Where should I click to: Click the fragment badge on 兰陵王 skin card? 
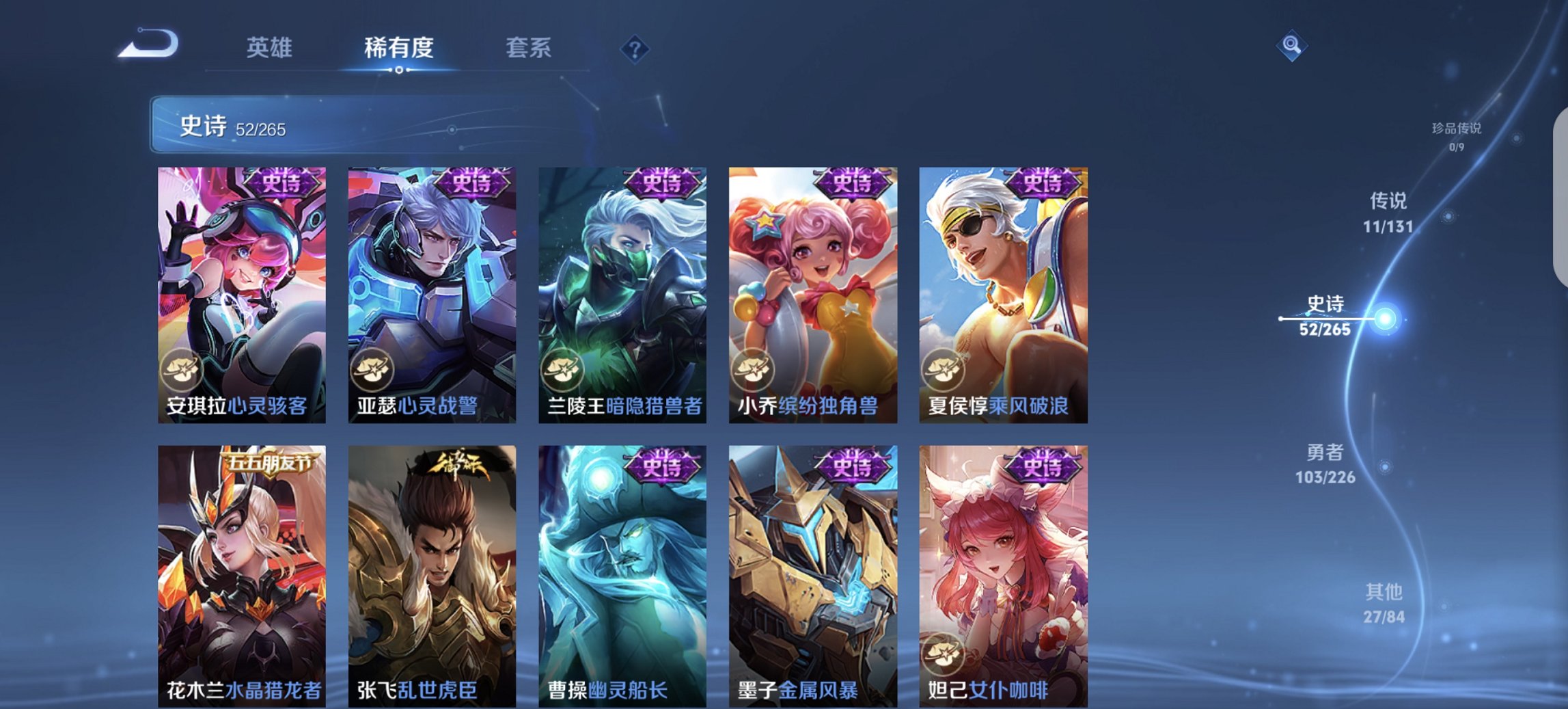click(562, 370)
